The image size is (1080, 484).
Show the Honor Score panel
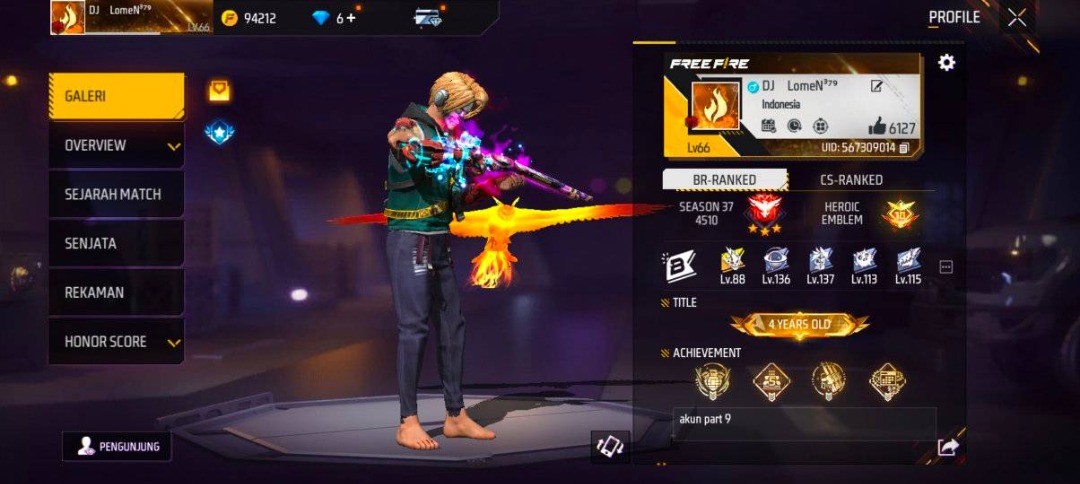pos(116,342)
